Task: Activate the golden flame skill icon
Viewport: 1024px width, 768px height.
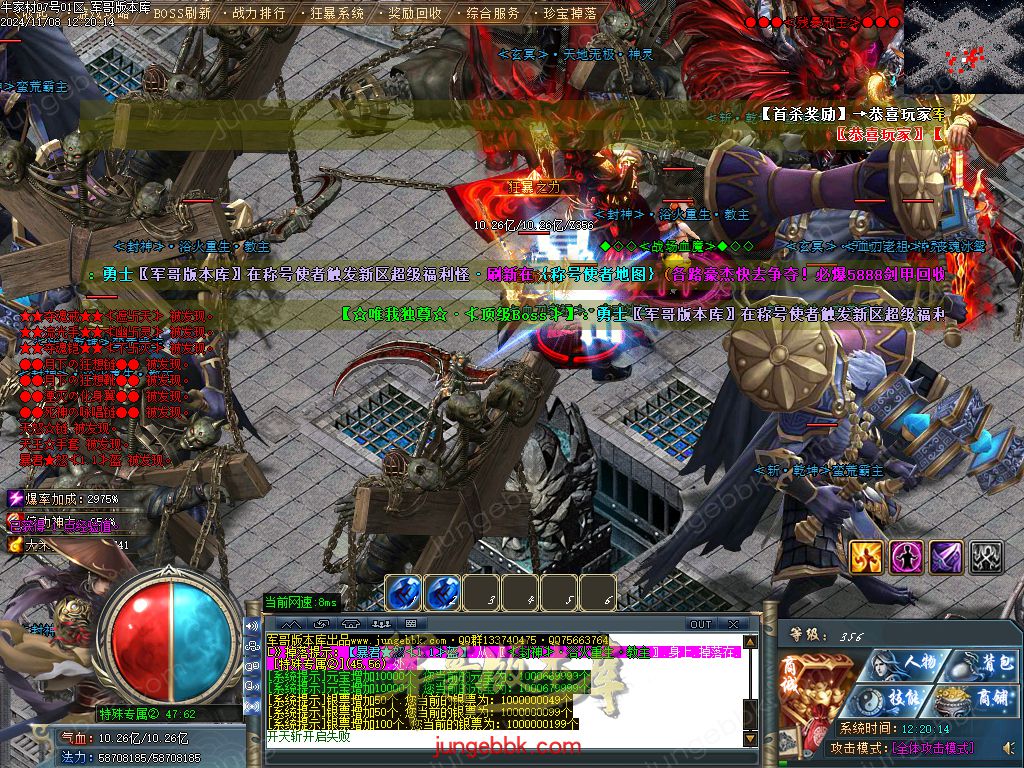Action: pyautogui.click(x=866, y=557)
